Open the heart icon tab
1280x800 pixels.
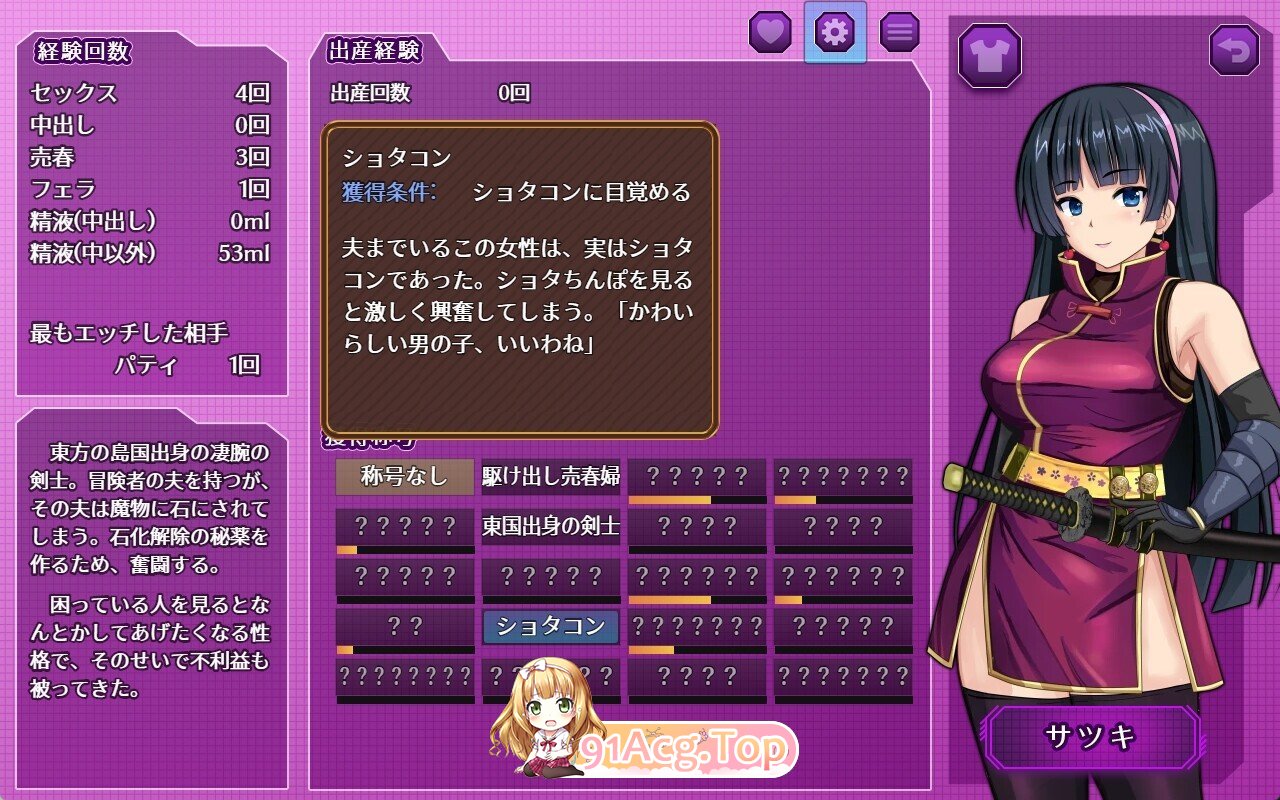click(770, 32)
